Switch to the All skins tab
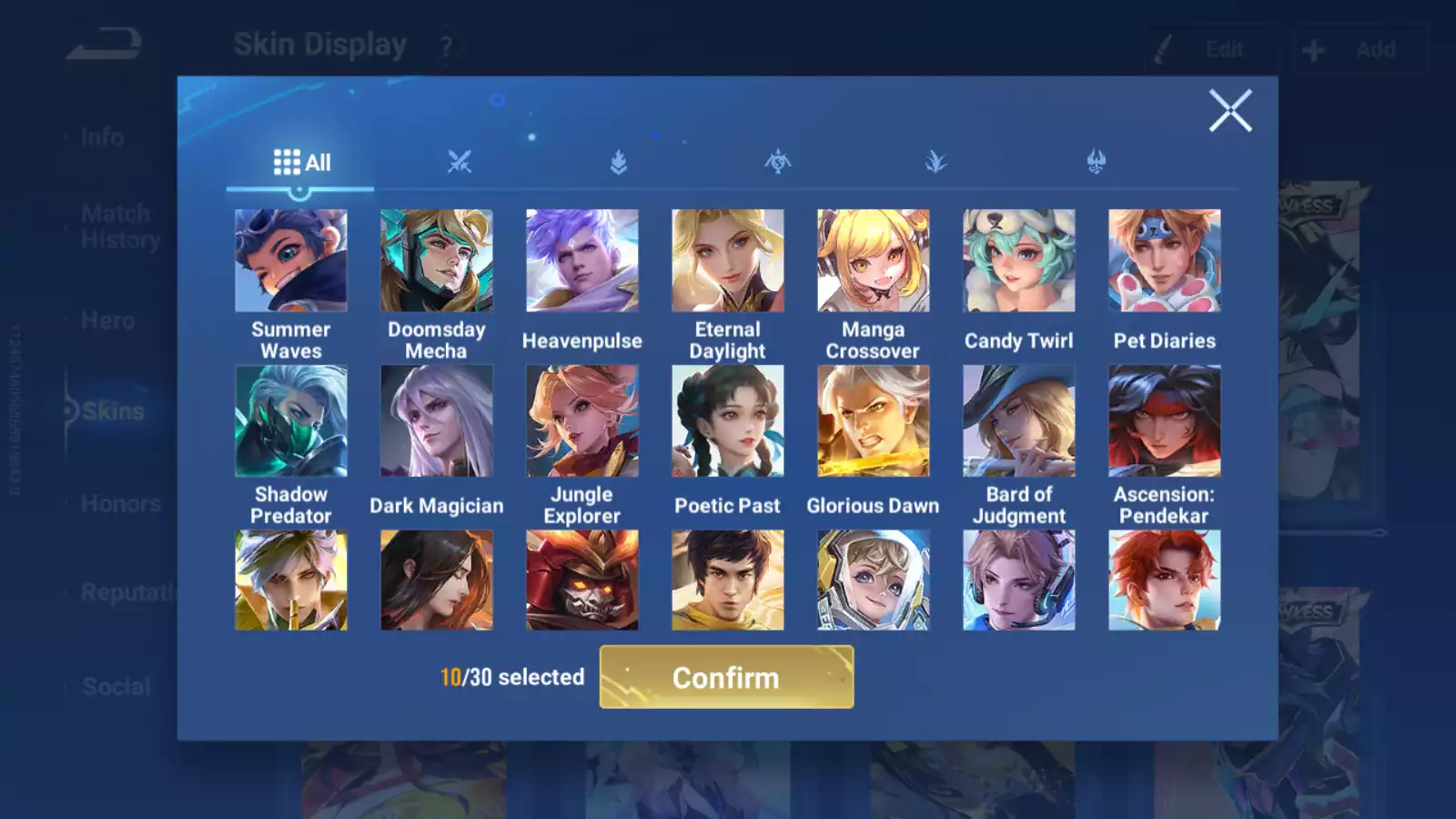Image resolution: width=1456 pixels, height=819 pixels. coord(301,163)
